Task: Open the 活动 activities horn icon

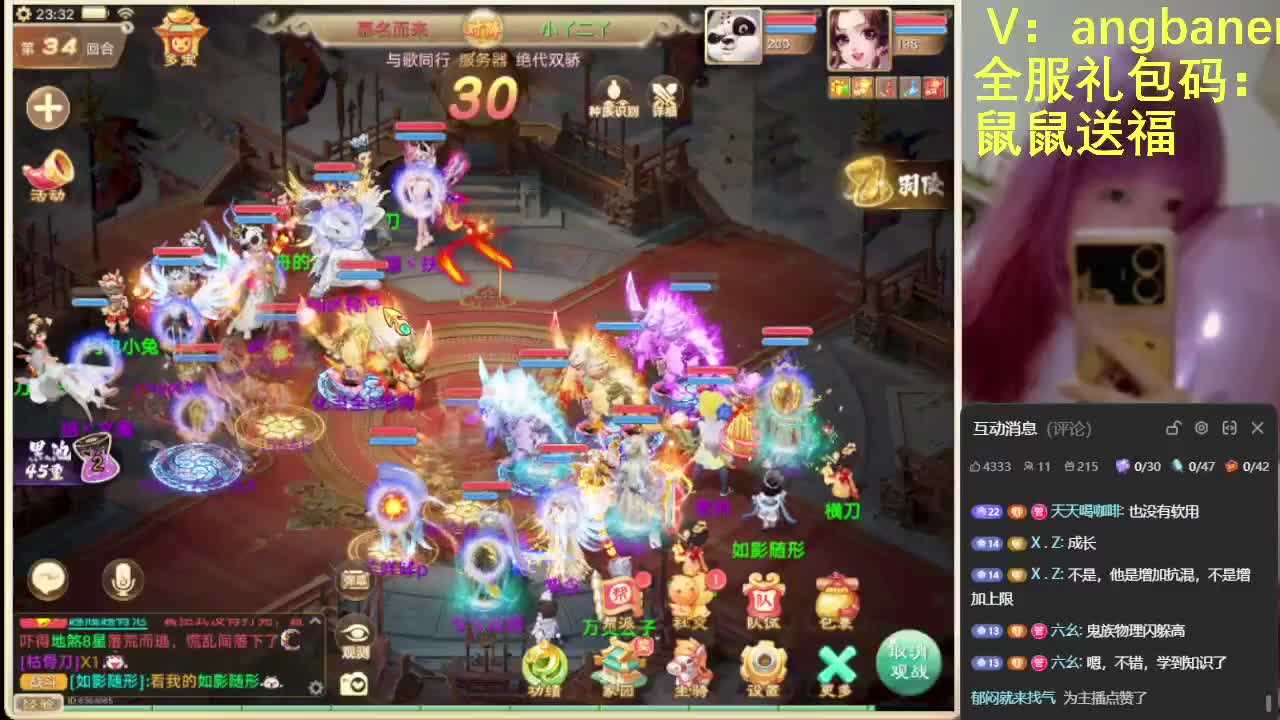Action: (x=48, y=172)
